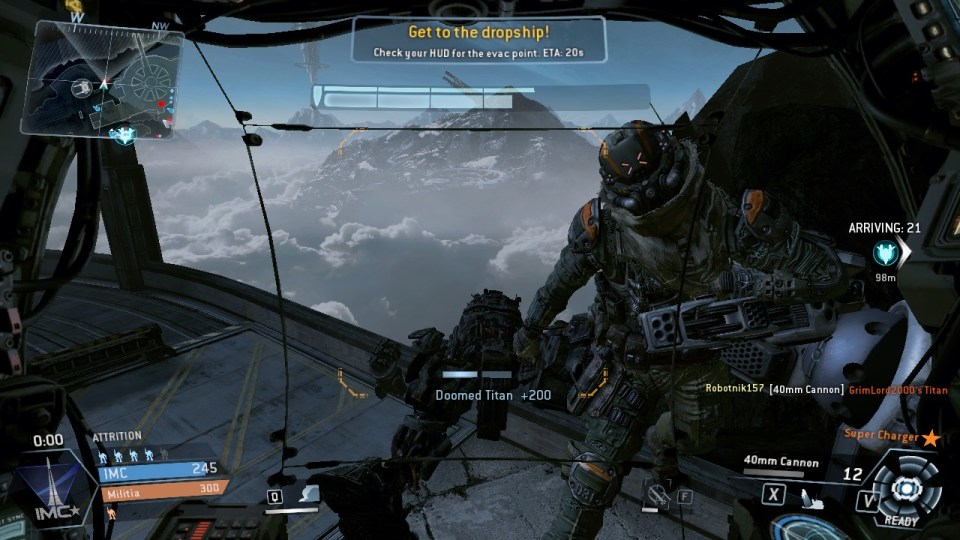Select the 40mm Cannon weapon label
Image resolution: width=960 pixels, height=540 pixels.
781,463
